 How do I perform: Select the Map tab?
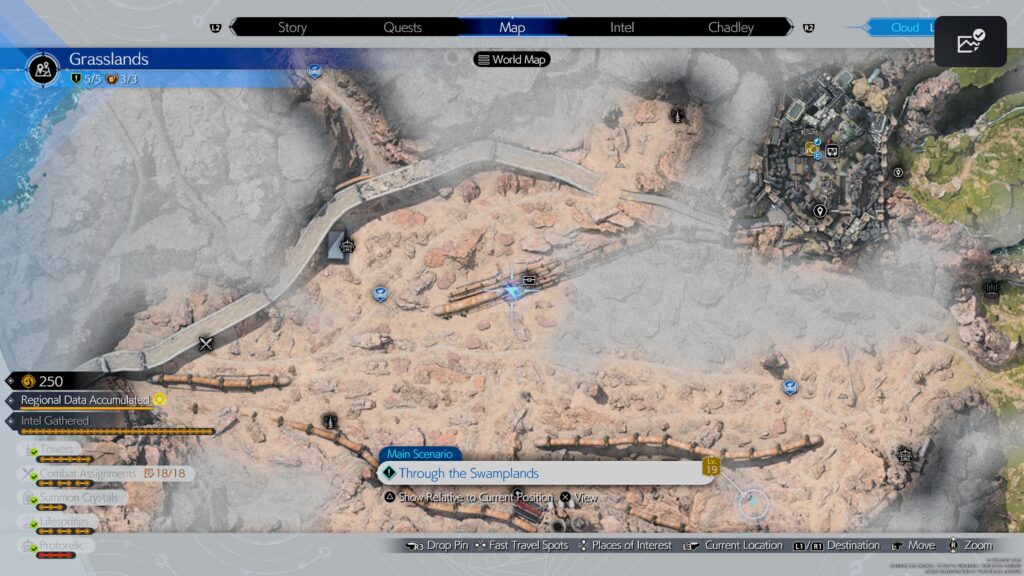tap(511, 27)
